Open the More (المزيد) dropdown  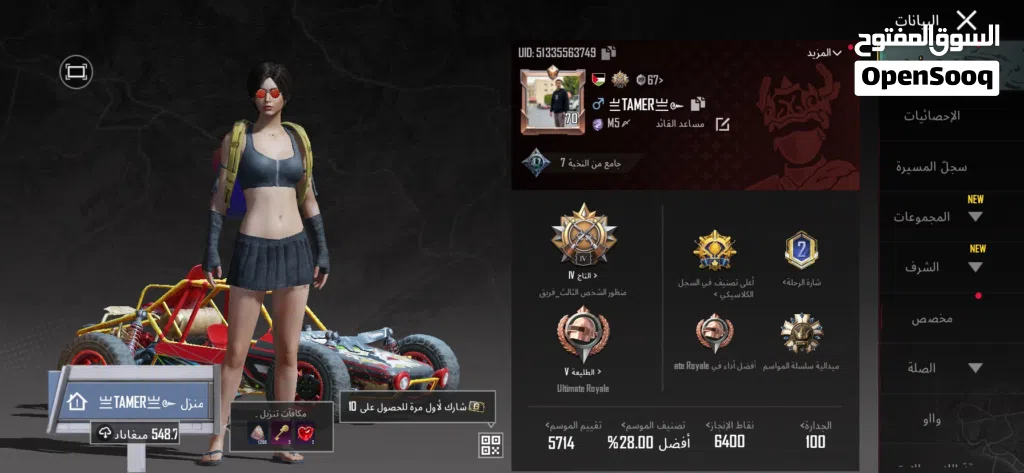(x=823, y=52)
